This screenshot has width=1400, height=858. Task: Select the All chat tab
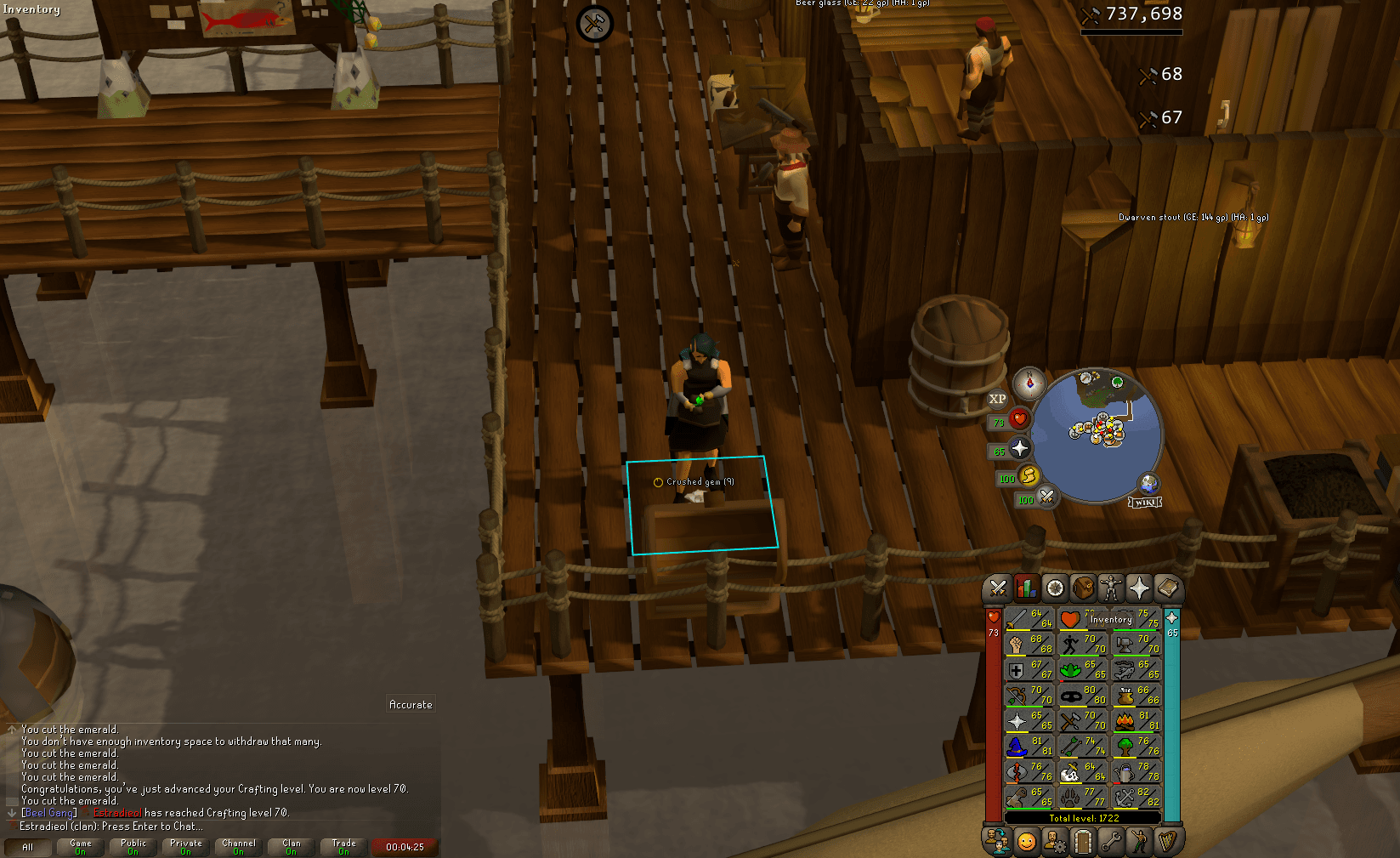pyautogui.click(x=28, y=847)
